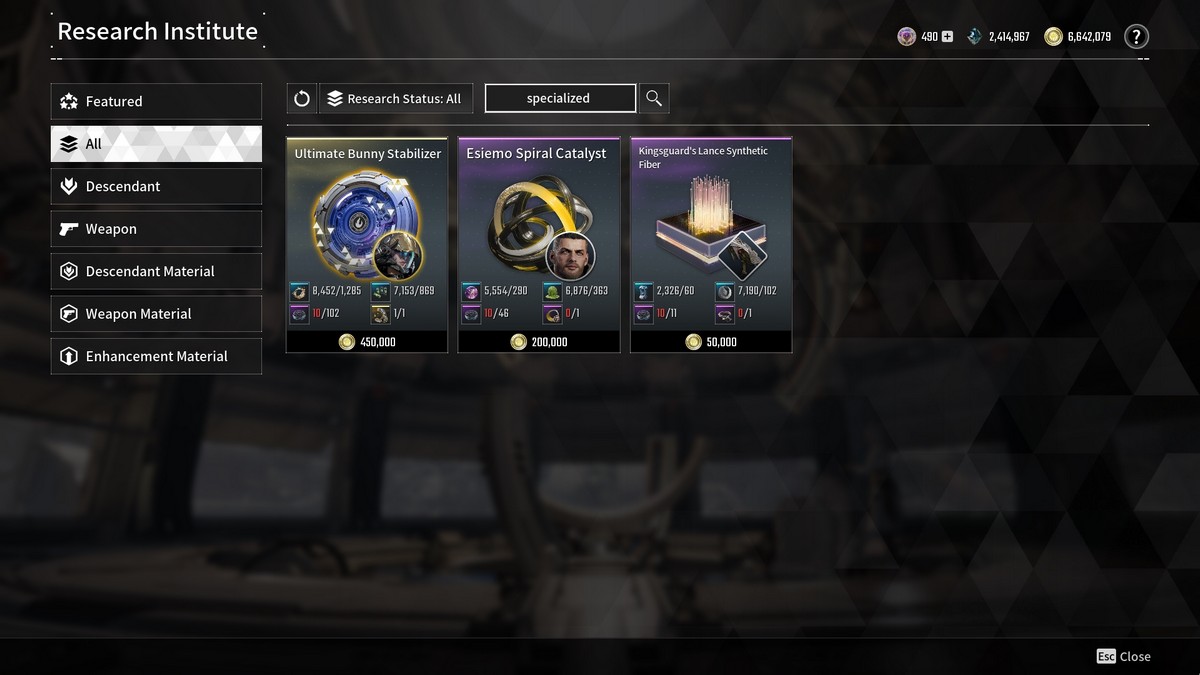The width and height of the screenshot is (1200, 675).
Task: Close the Research Institute screen
Action: tap(1123, 656)
